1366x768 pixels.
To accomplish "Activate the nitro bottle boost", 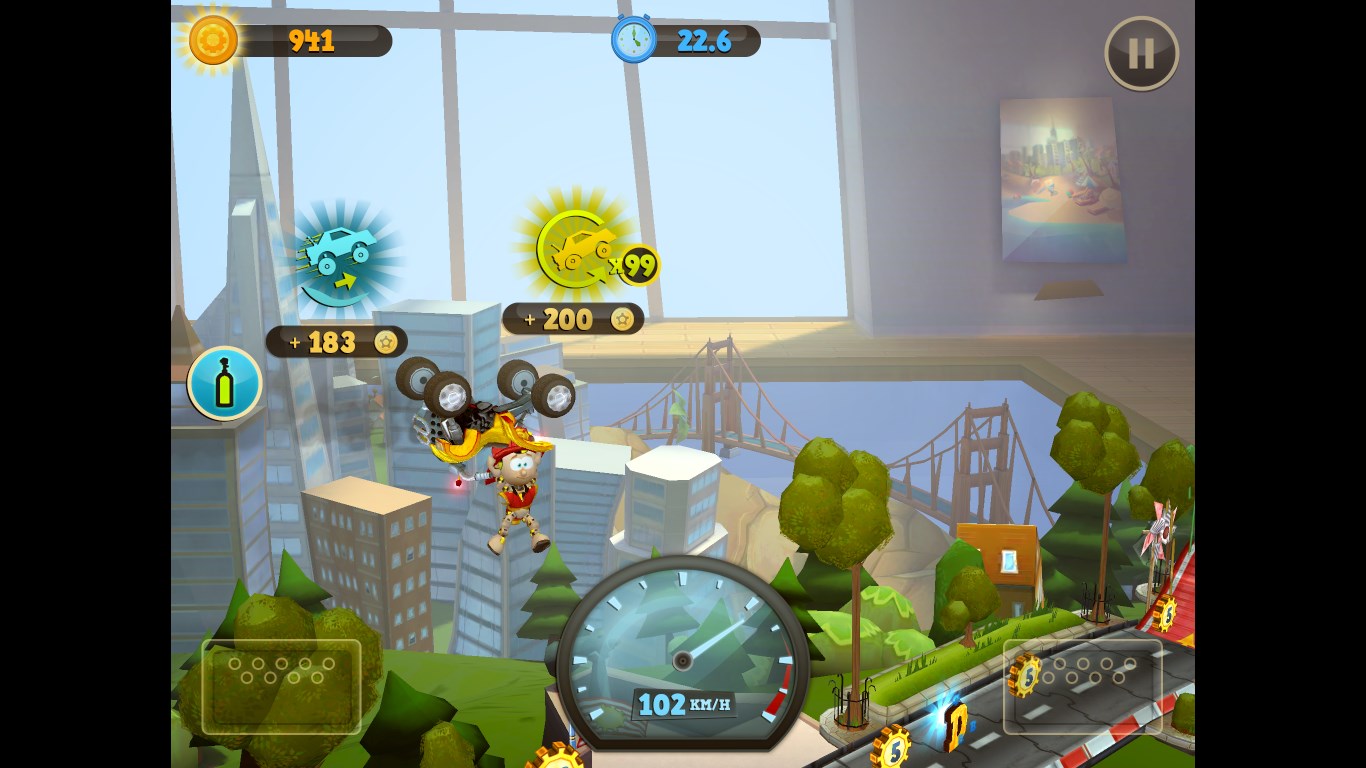I will 225,383.
